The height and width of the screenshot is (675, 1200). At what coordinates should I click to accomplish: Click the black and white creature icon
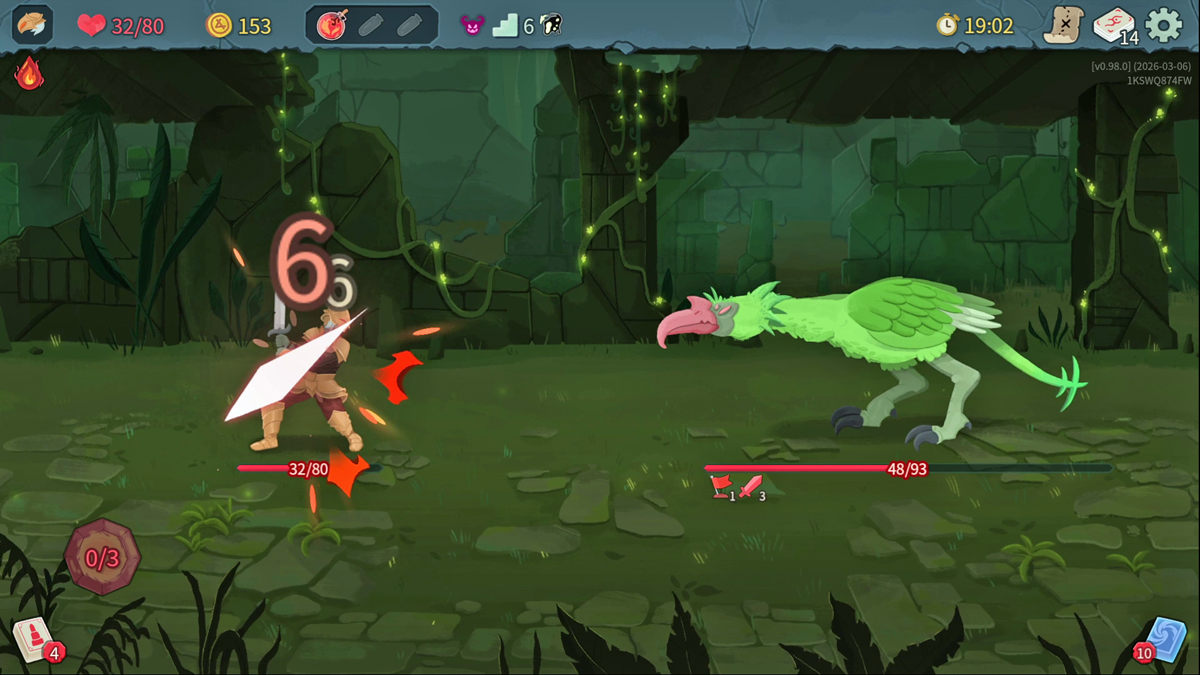[x=550, y=26]
